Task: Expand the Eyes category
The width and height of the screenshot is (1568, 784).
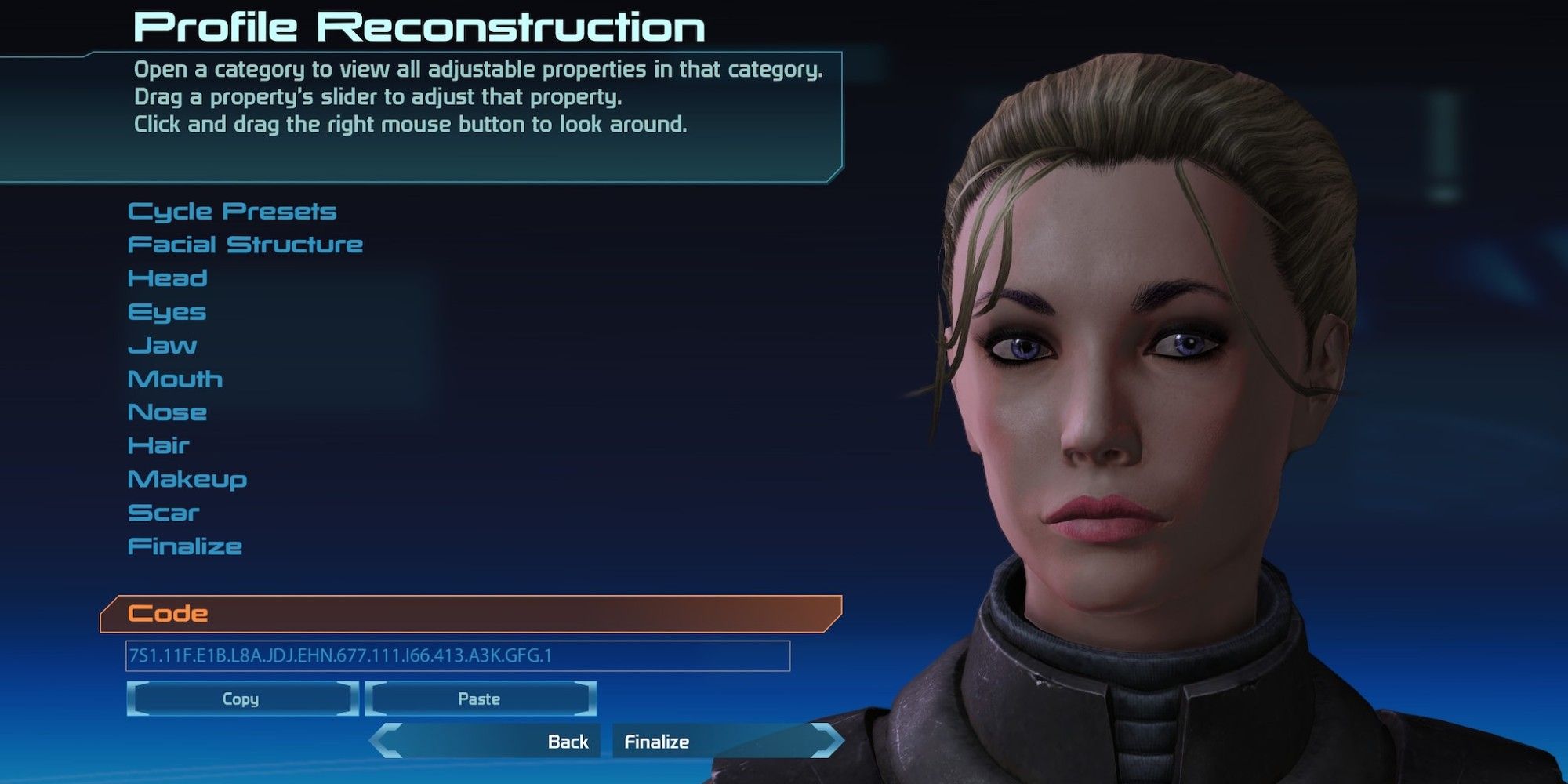Action: point(167,312)
